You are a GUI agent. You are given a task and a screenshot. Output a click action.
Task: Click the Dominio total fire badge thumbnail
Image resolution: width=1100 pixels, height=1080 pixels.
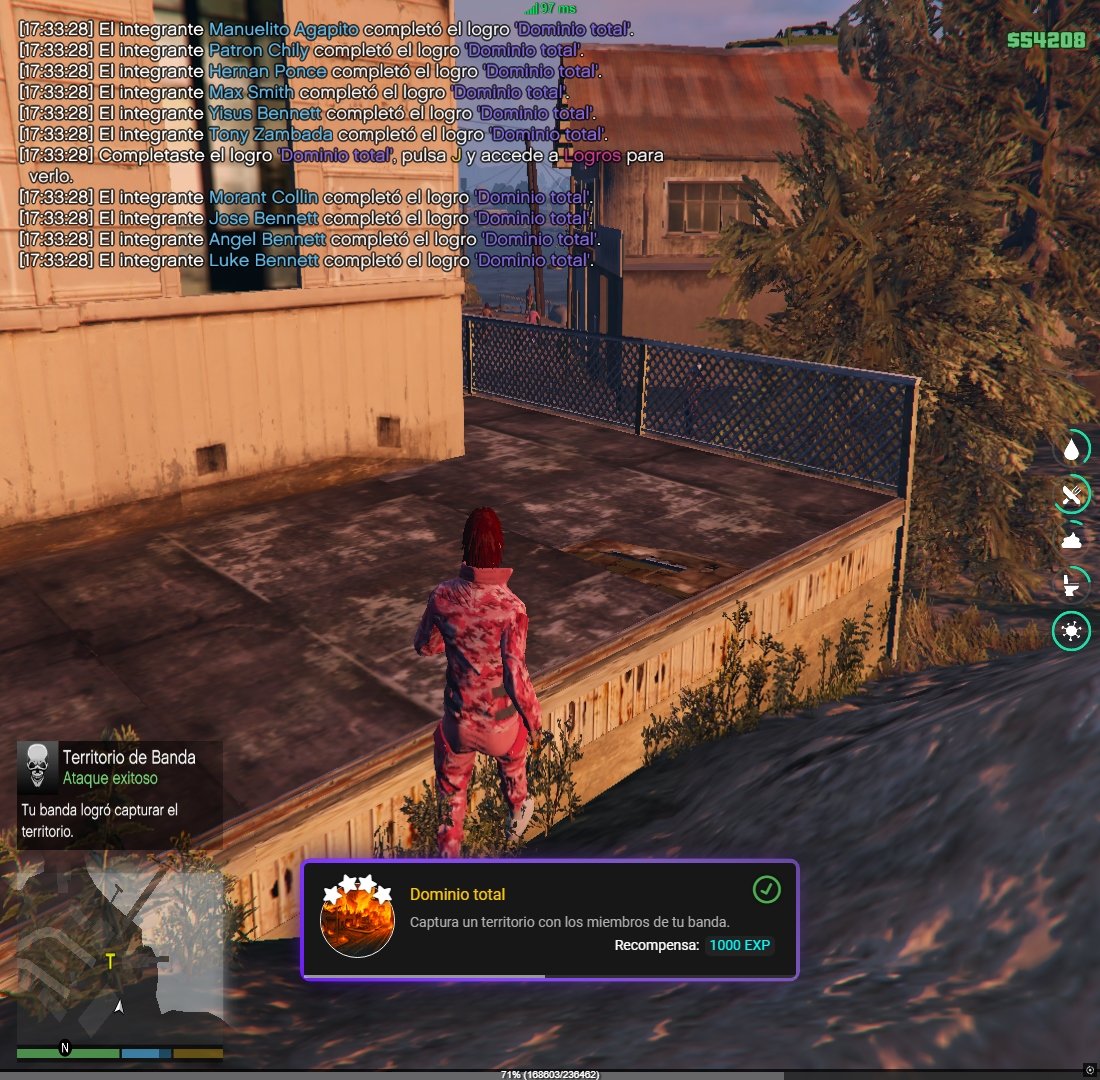click(357, 920)
